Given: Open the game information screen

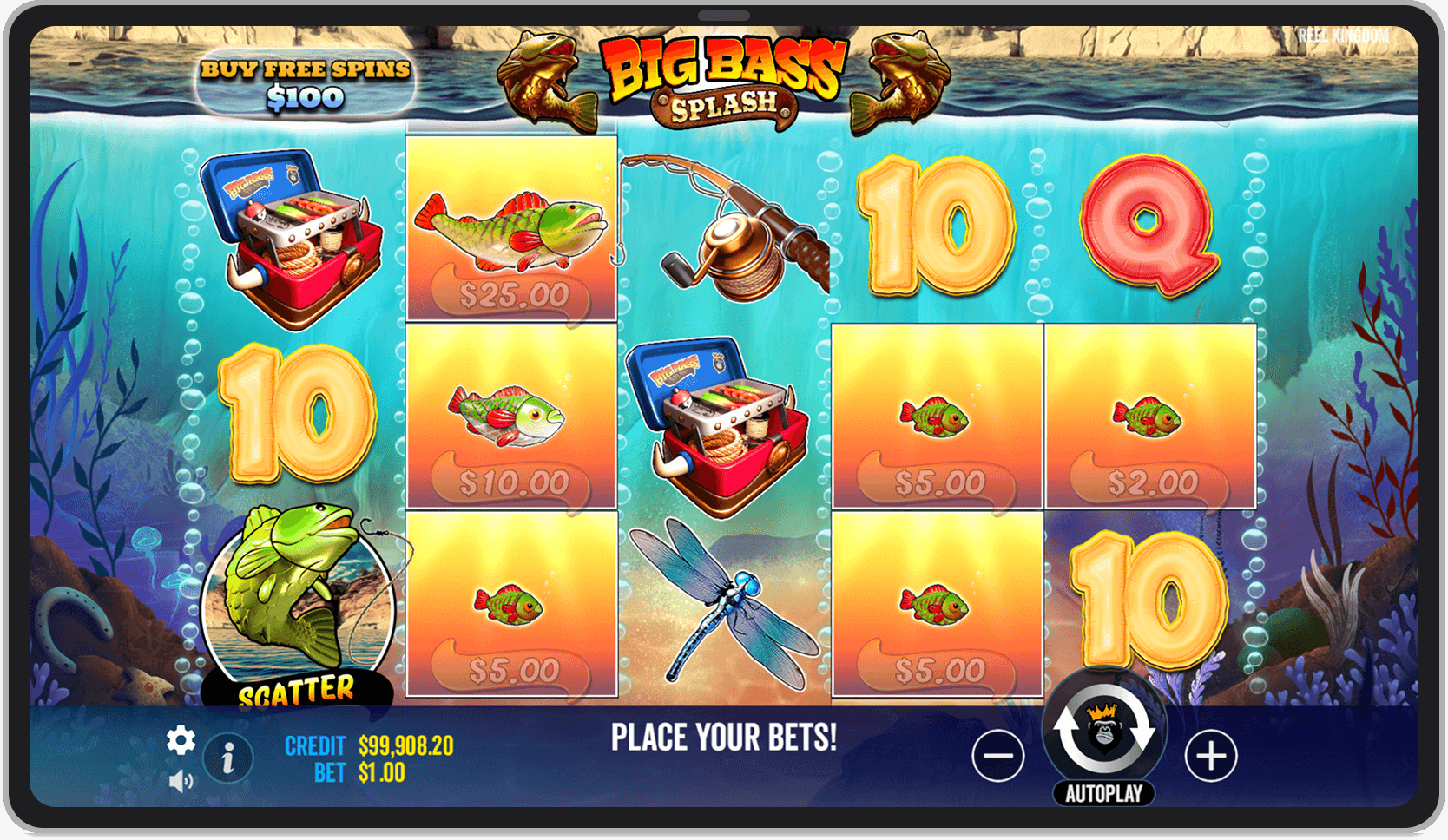Looking at the screenshot, I should coord(227,757).
